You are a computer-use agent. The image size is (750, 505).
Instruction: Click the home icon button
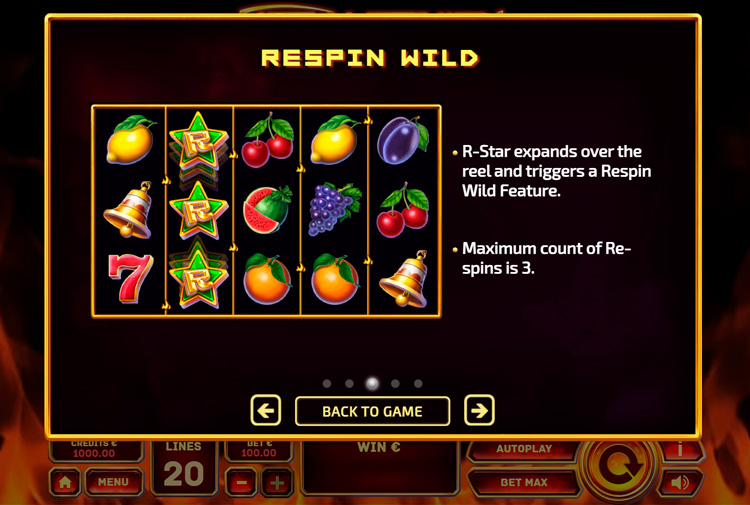coord(65,482)
